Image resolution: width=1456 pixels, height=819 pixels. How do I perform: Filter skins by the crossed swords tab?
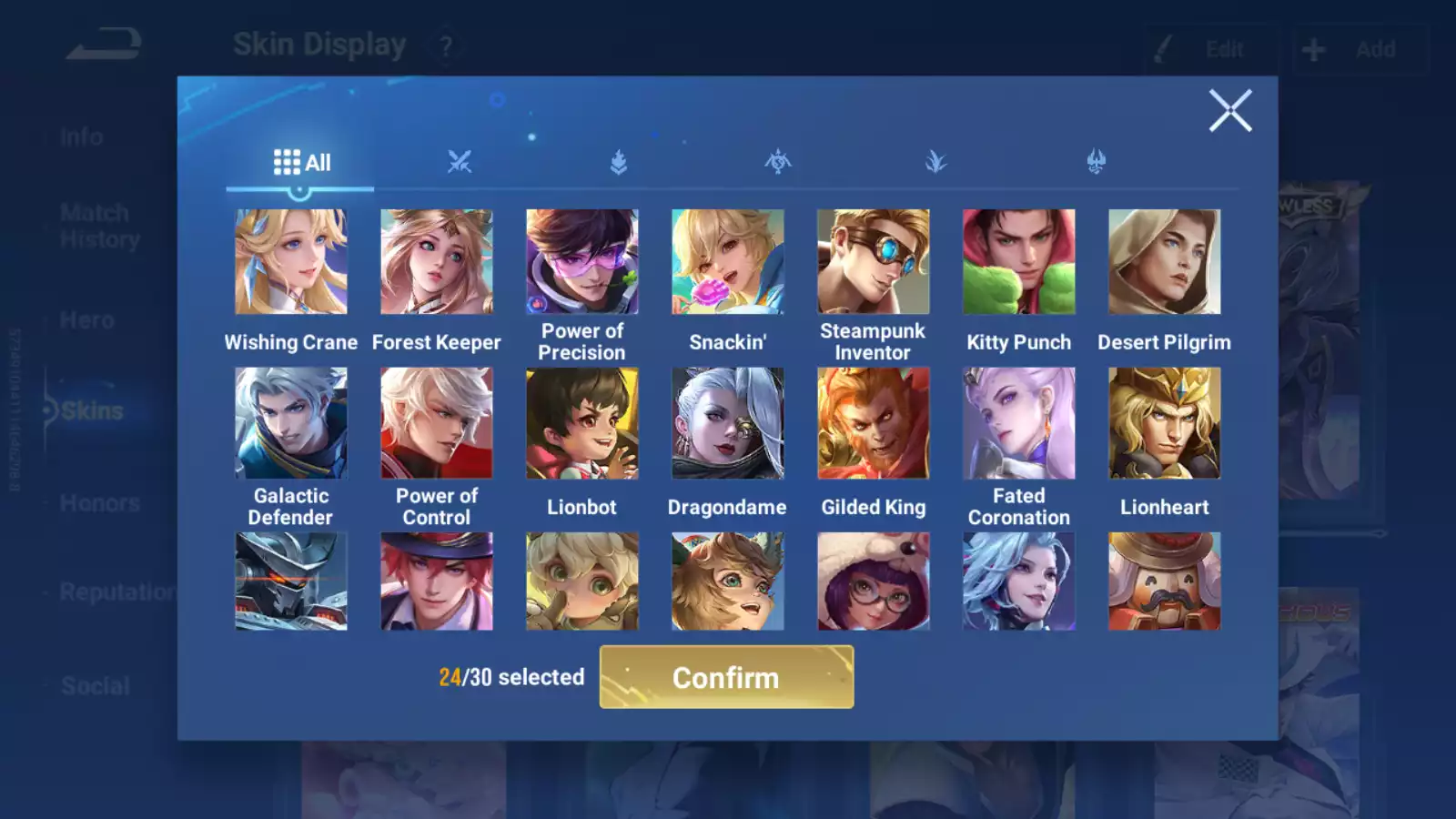[460, 163]
